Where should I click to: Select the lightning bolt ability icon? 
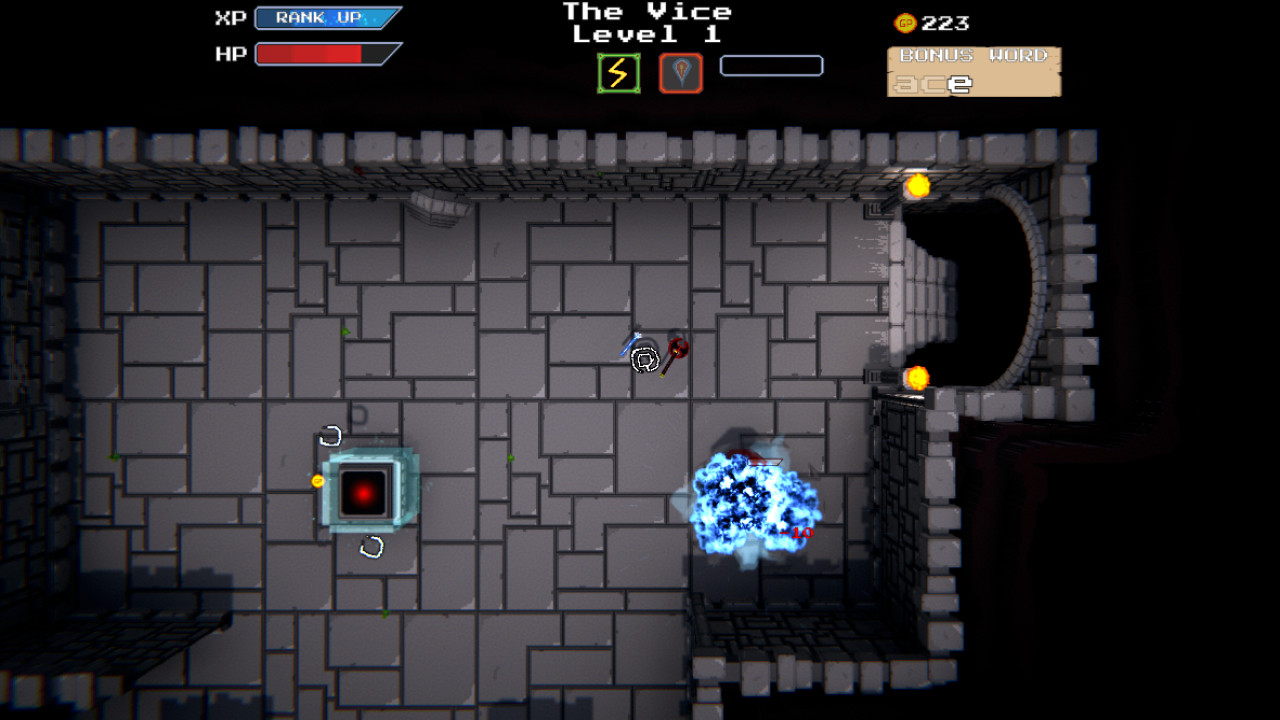click(x=617, y=71)
